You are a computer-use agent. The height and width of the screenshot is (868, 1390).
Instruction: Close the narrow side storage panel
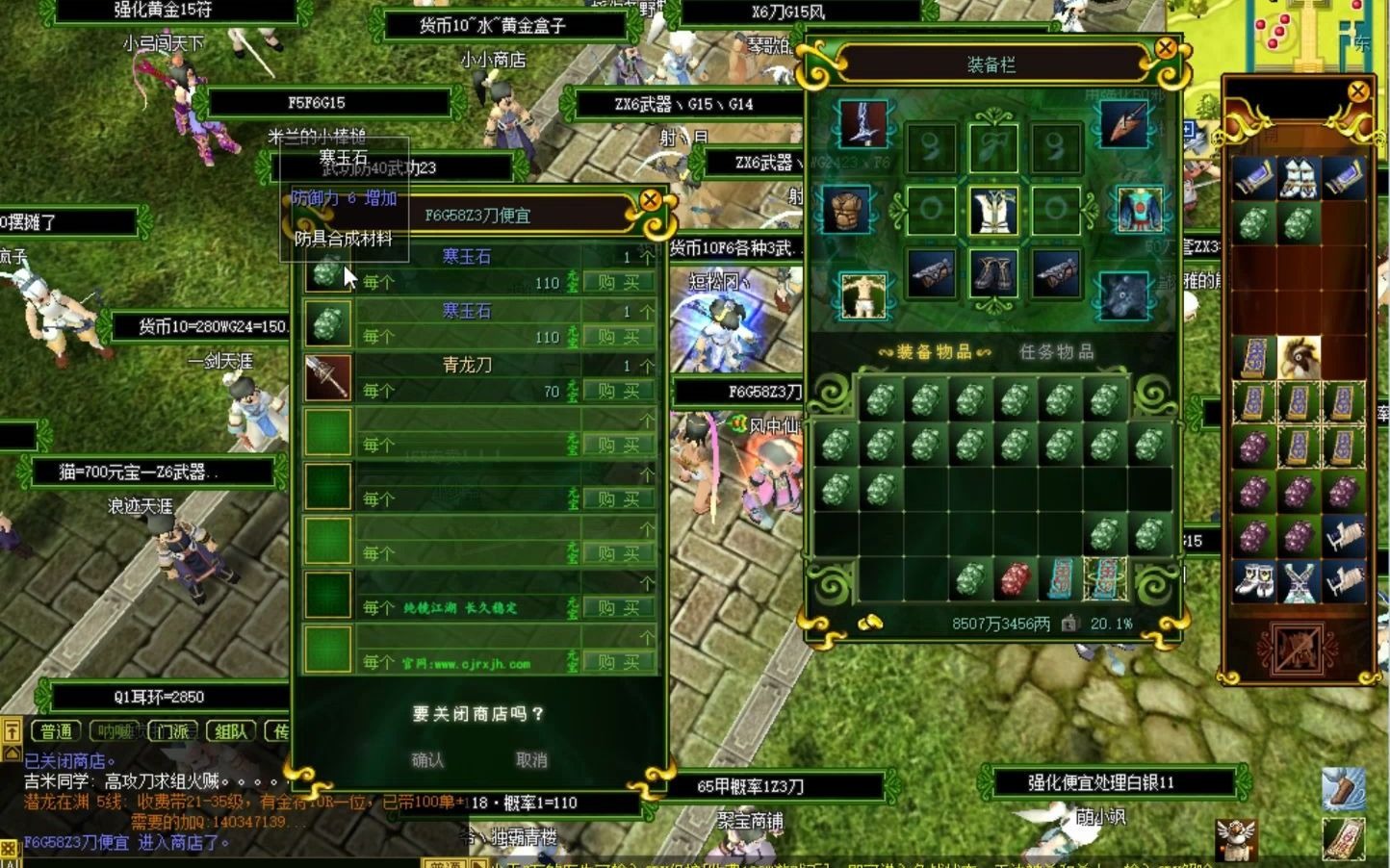pos(1358,91)
